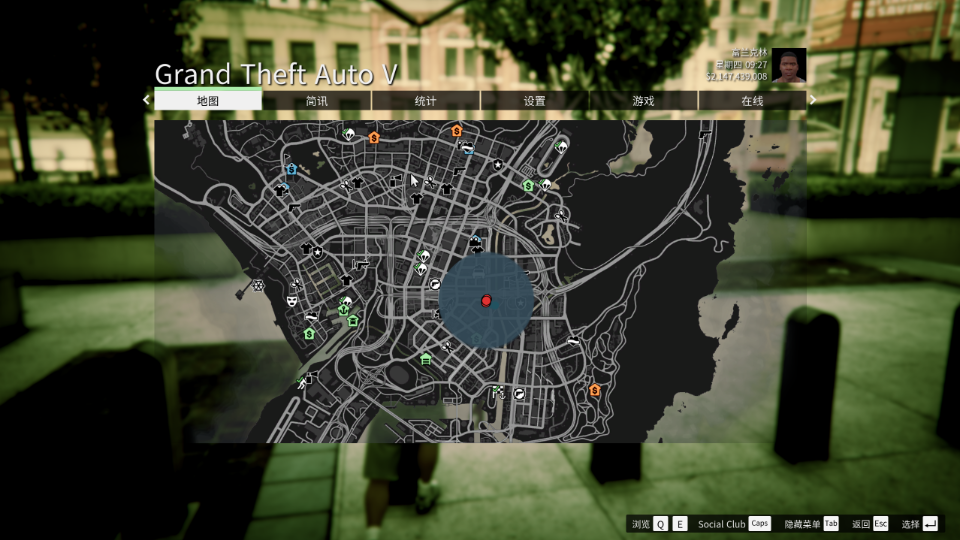Select the red player marker on the map
960x540 pixels.
click(x=486, y=300)
